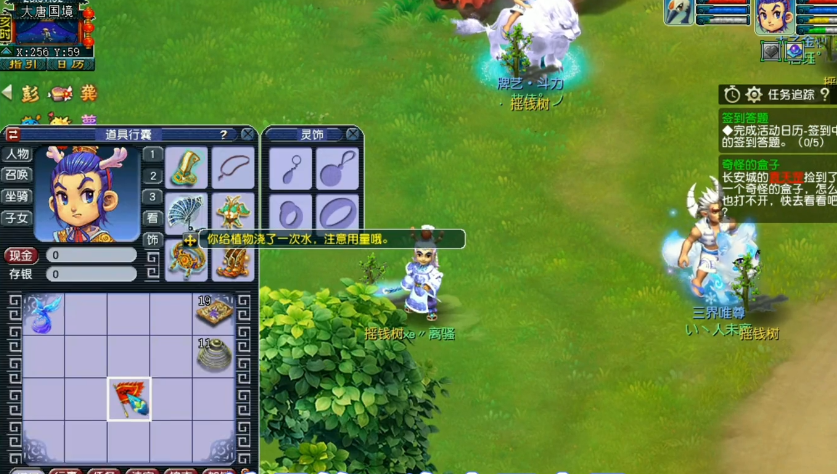Select the 坐骑 mount tab
This screenshot has width=837, height=474.
click(17, 197)
